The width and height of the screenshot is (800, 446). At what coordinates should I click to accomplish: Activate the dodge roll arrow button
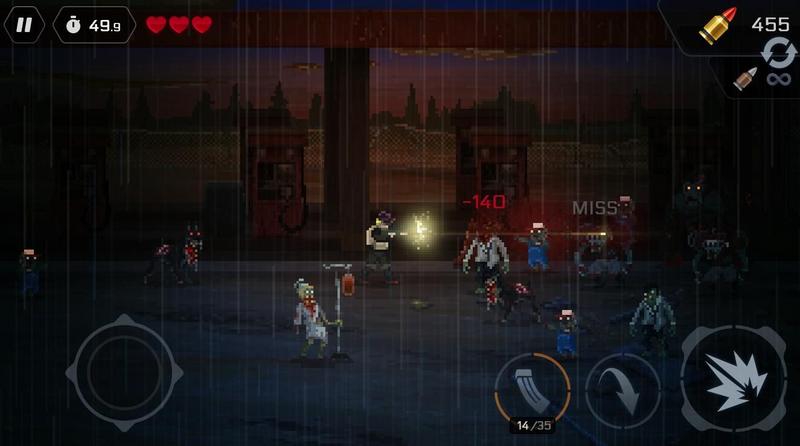622,390
